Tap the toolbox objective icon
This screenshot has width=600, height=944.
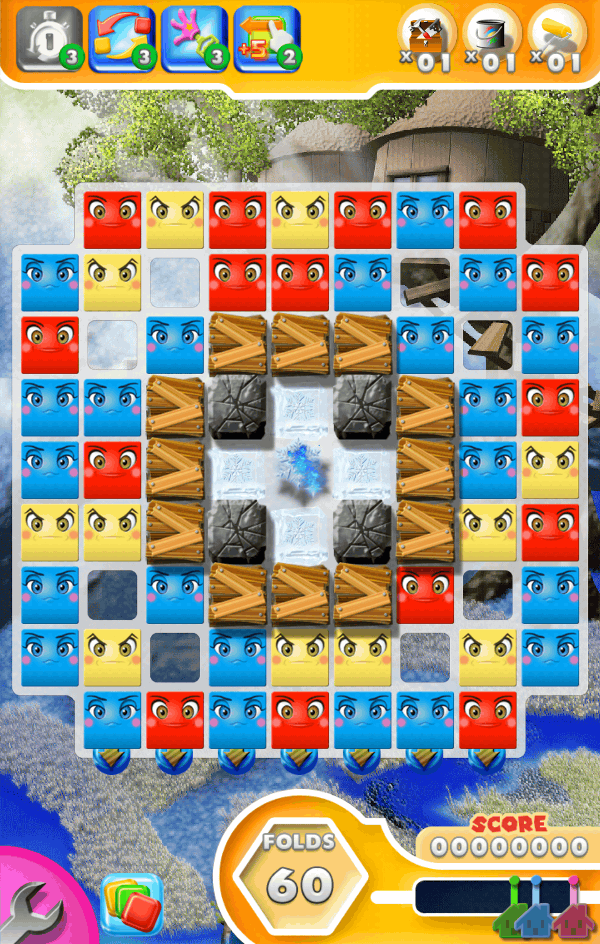[428, 36]
